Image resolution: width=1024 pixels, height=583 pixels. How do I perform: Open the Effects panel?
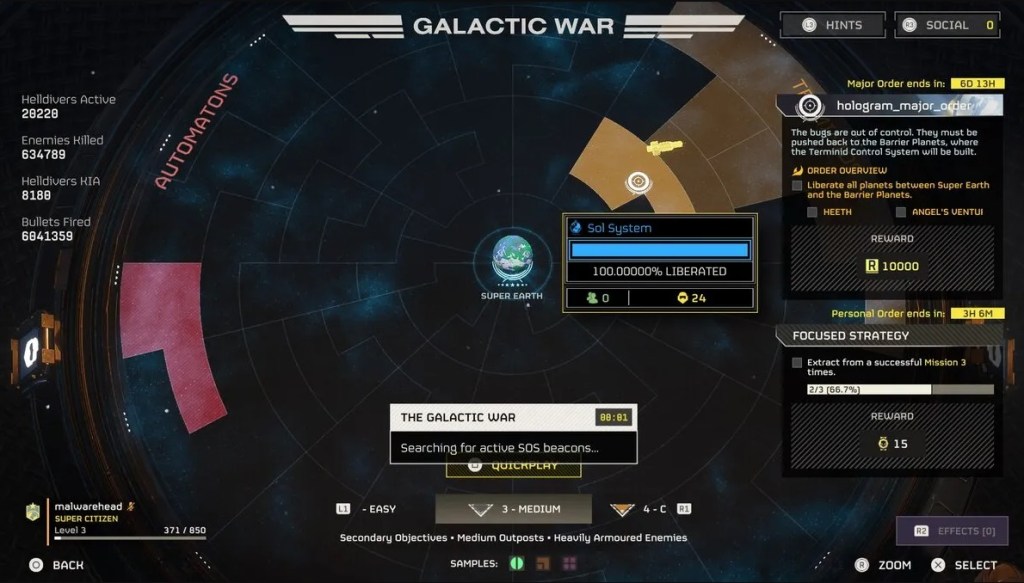point(951,531)
